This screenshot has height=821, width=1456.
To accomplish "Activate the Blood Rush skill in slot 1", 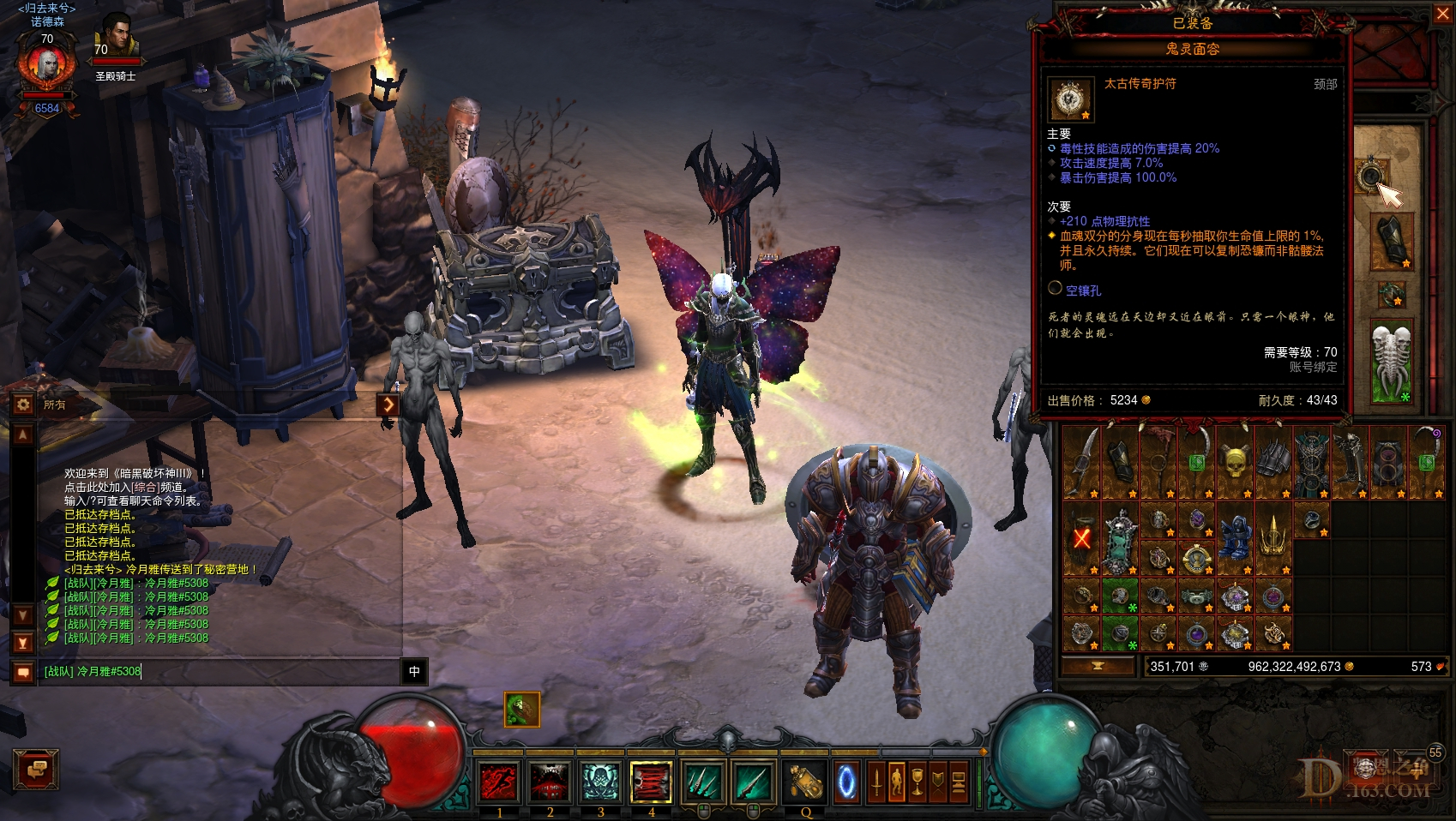I will click(499, 782).
